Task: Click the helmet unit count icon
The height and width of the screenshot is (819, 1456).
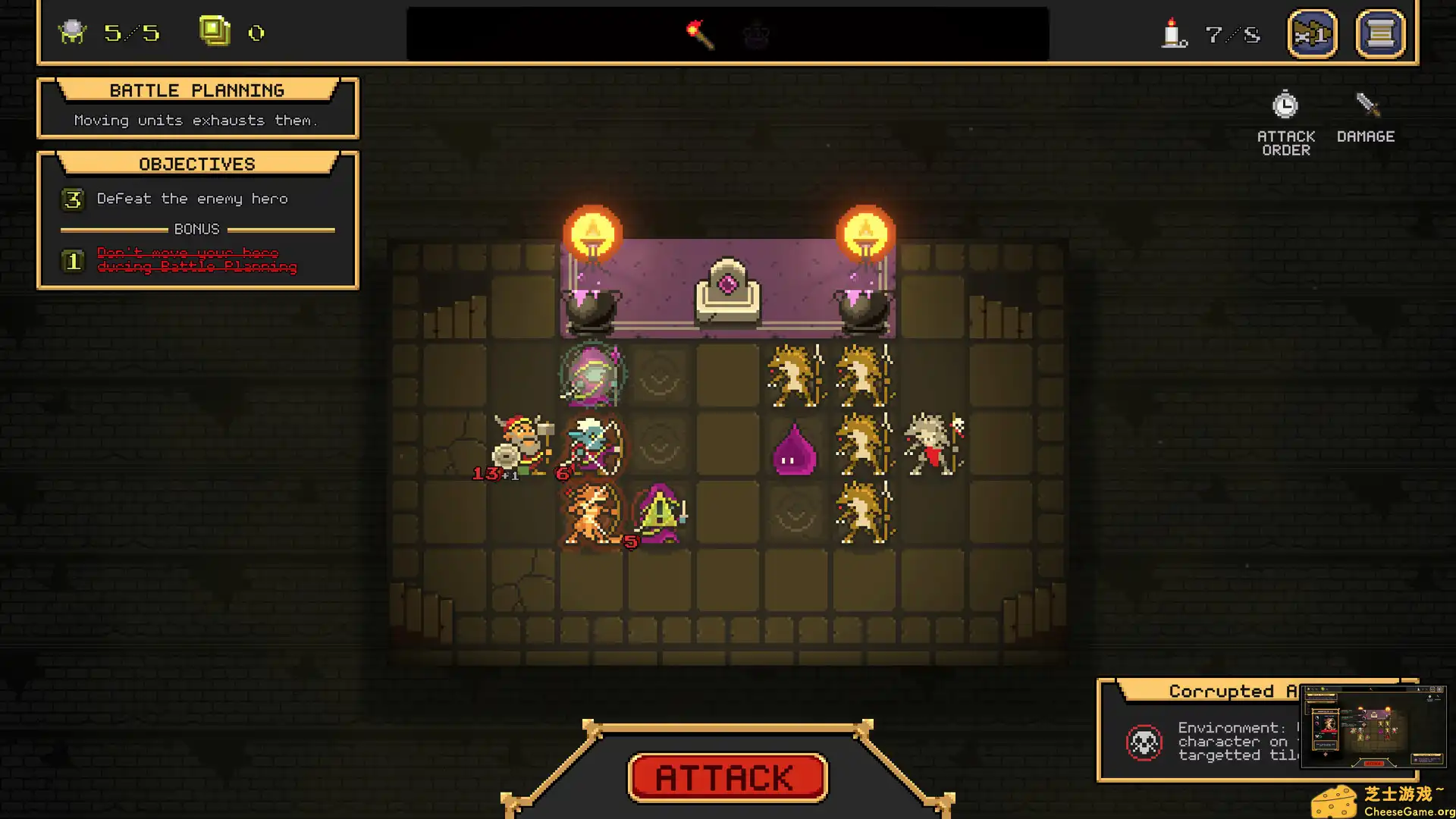Action: pos(73,31)
